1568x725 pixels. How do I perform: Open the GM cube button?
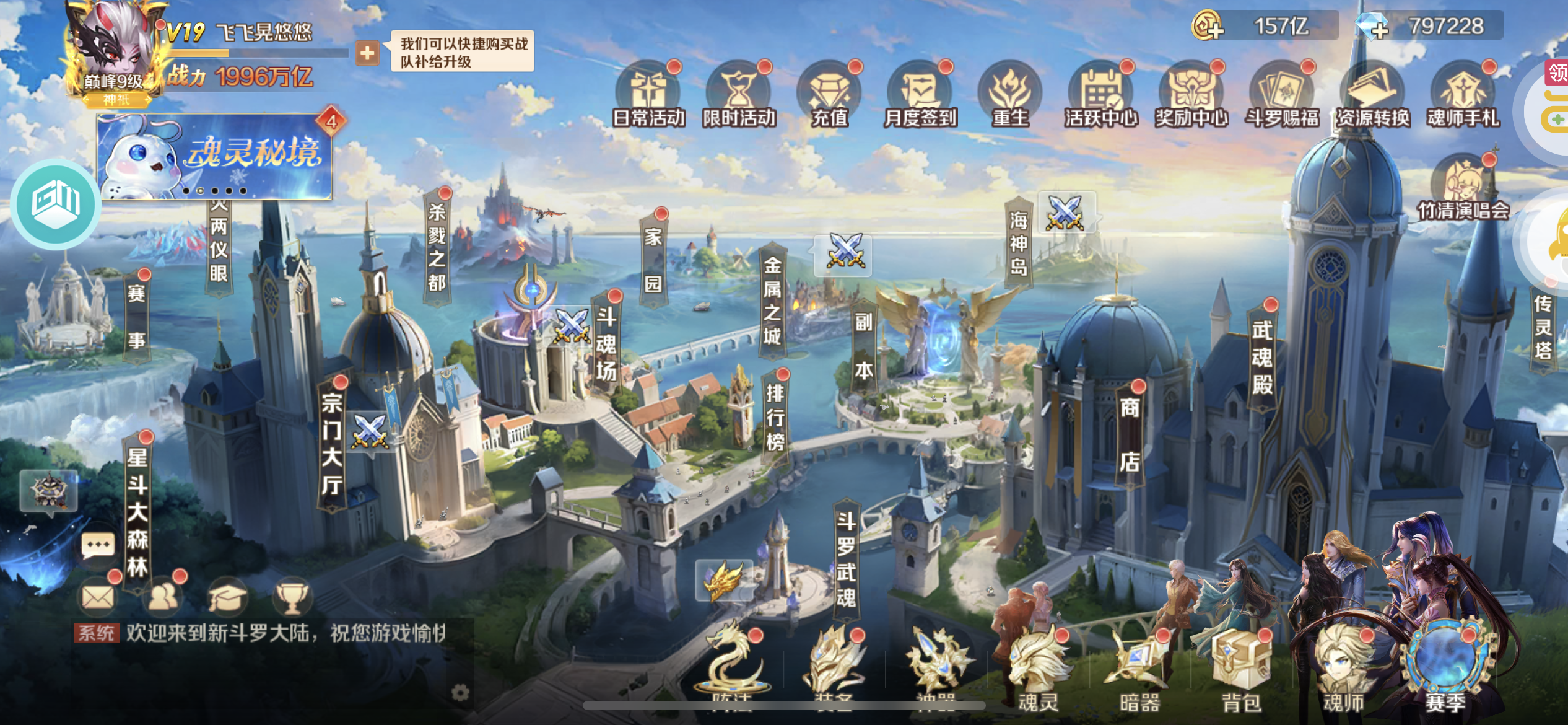pos(56,204)
